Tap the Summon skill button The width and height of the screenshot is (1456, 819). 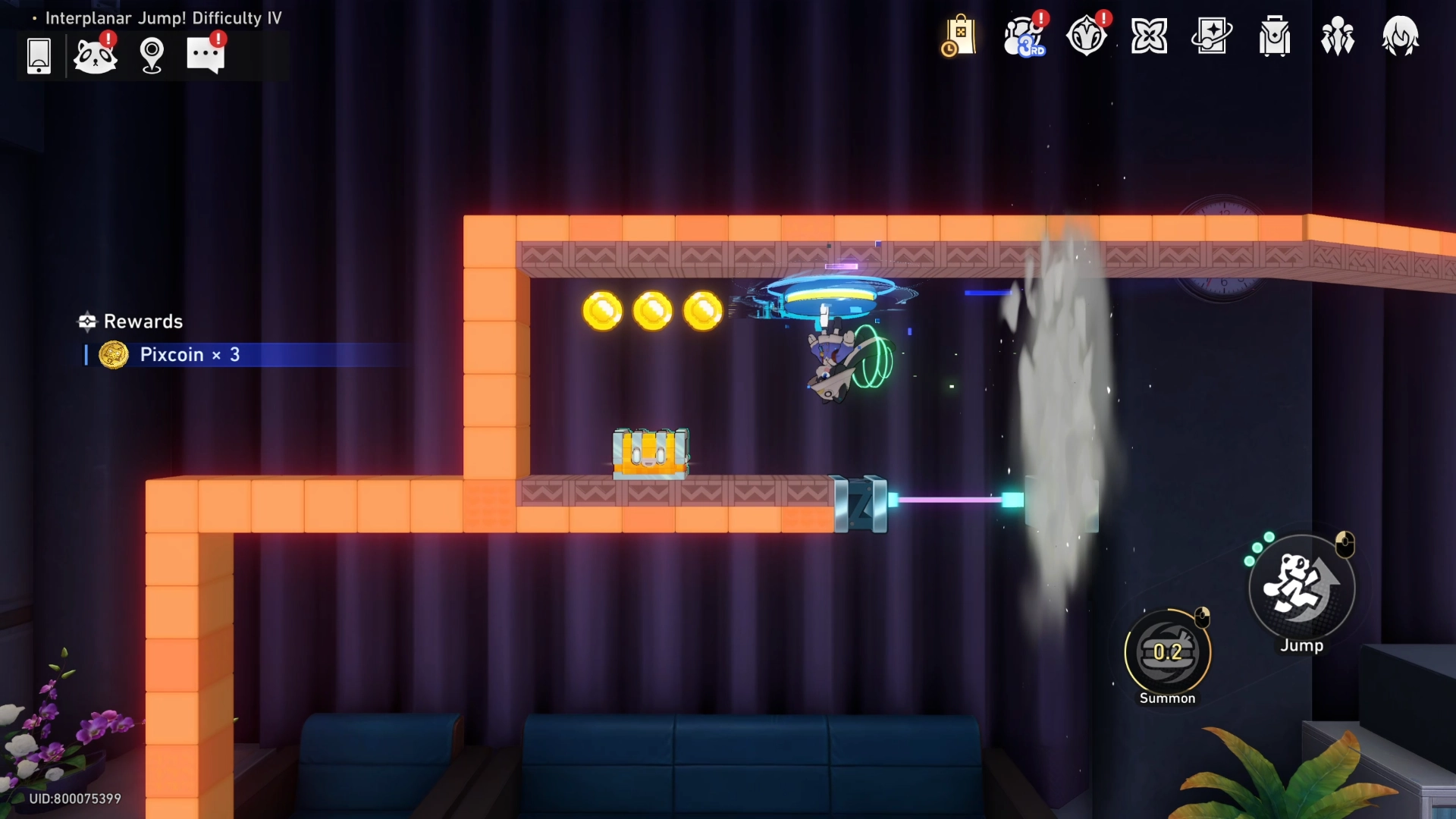coord(1168,652)
